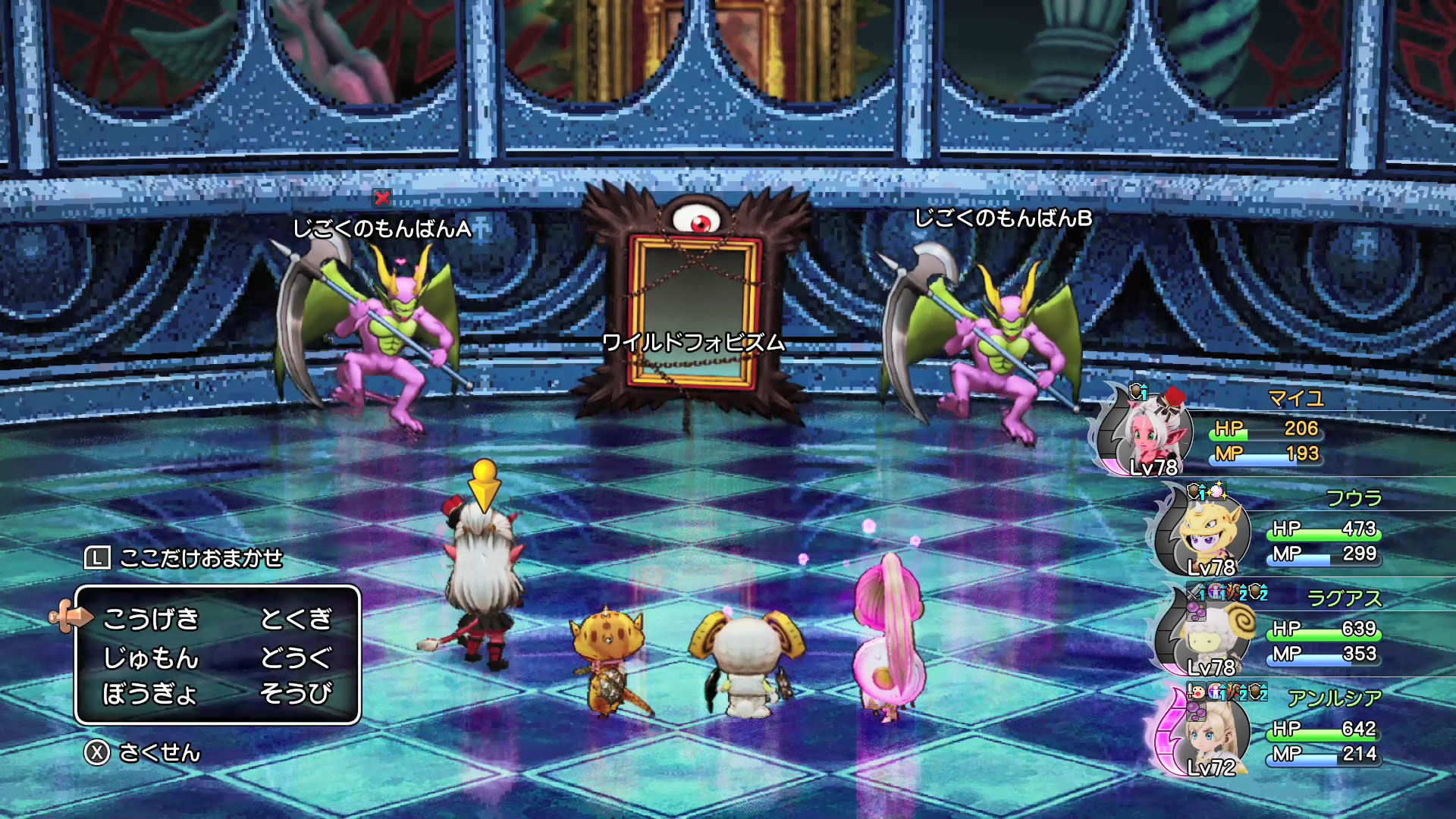Target enemy label じごくのもんばんA

[381, 228]
